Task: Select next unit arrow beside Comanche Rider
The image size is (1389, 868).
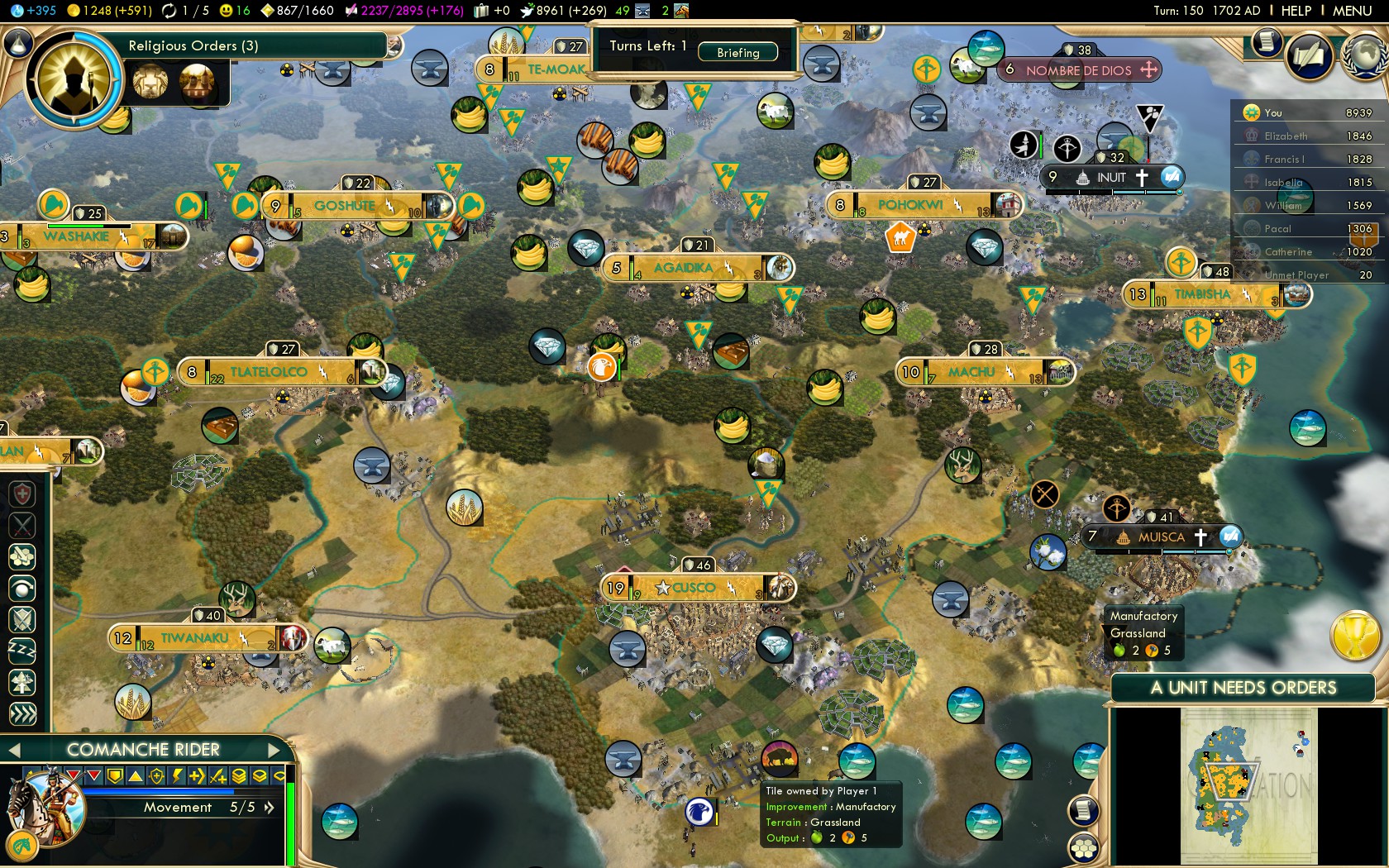Action: (x=275, y=750)
